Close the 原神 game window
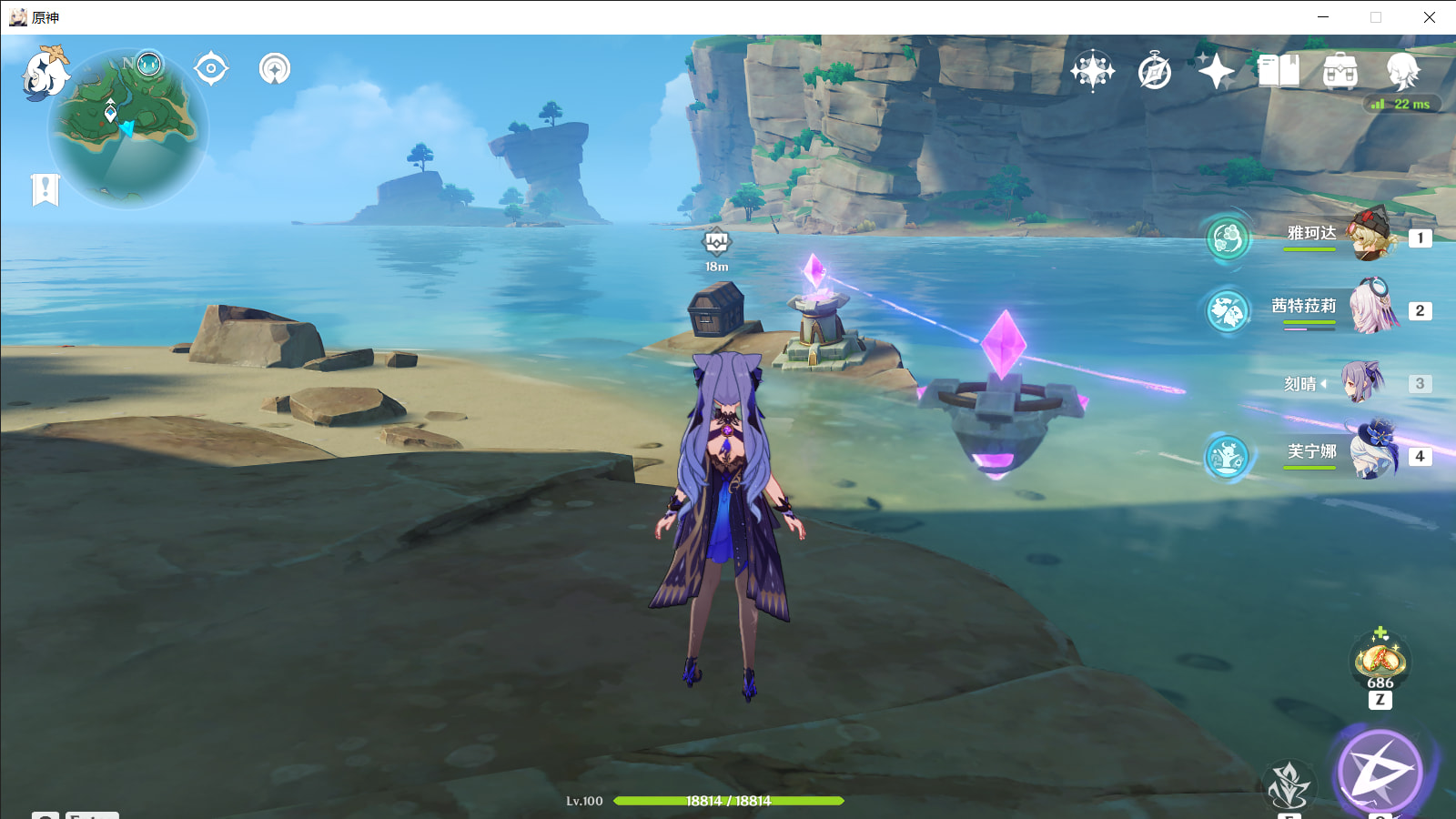 tap(1429, 17)
